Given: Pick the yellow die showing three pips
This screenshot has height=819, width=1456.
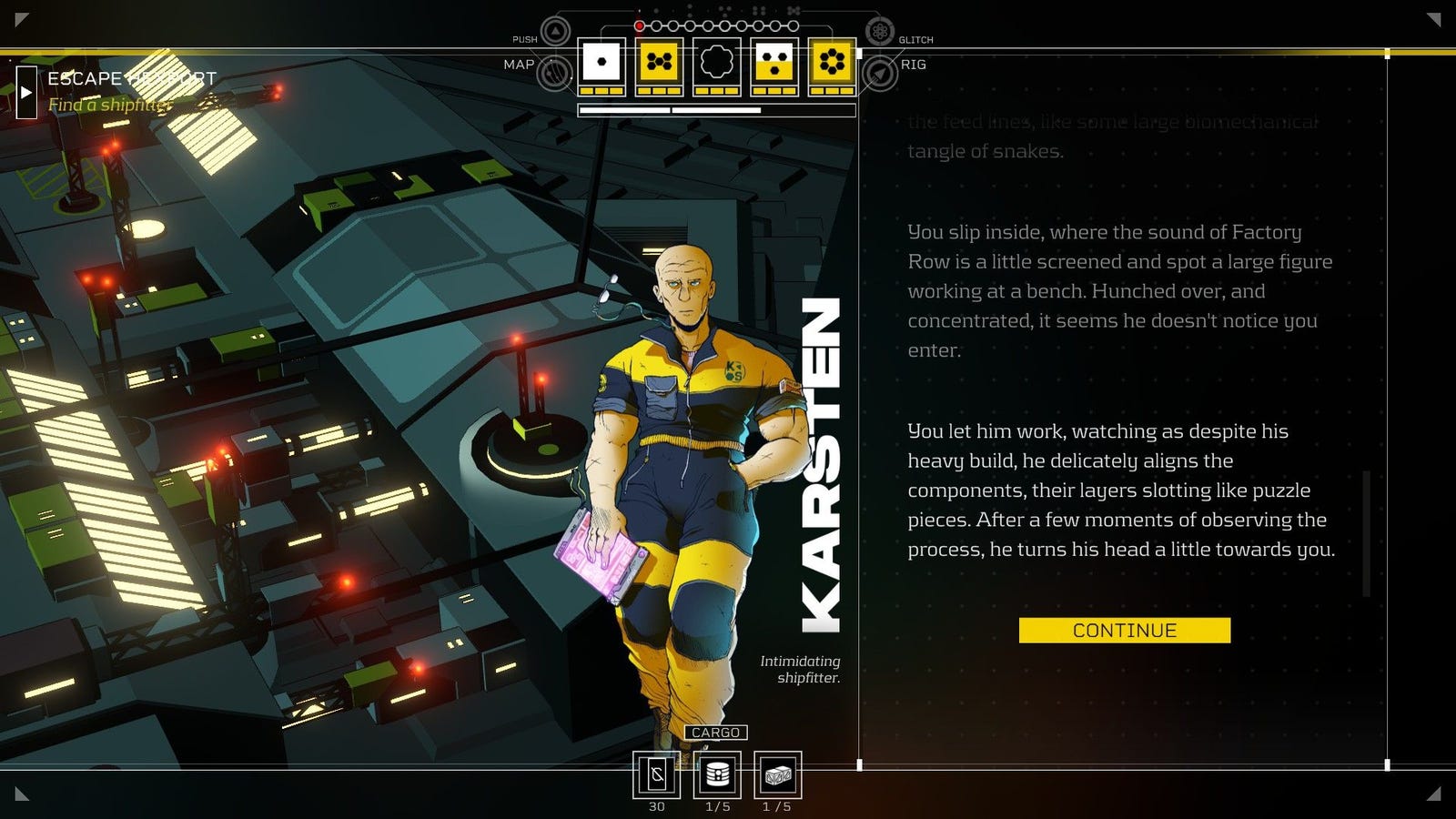Looking at the screenshot, I should click(x=774, y=63).
